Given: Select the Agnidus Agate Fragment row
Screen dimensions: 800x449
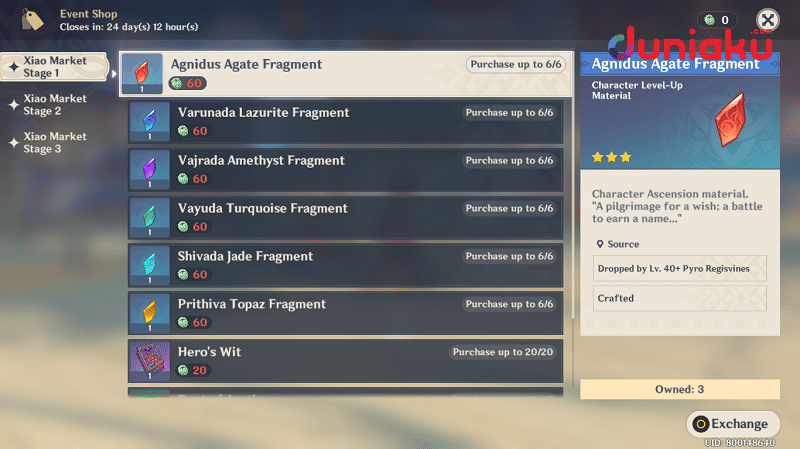Looking at the screenshot, I should click(x=340, y=73).
